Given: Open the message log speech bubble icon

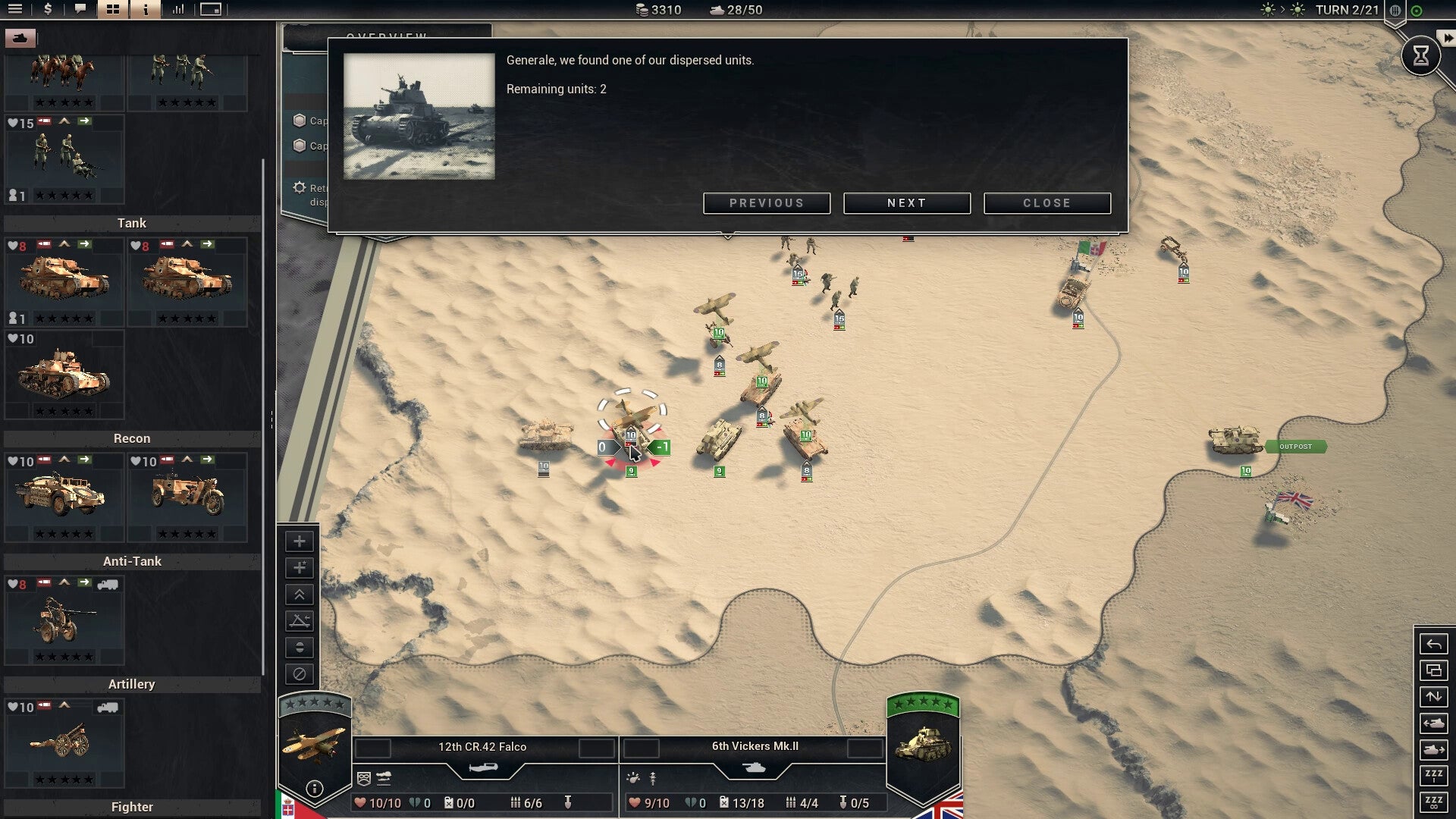Looking at the screenshot, I should [80, 11].
